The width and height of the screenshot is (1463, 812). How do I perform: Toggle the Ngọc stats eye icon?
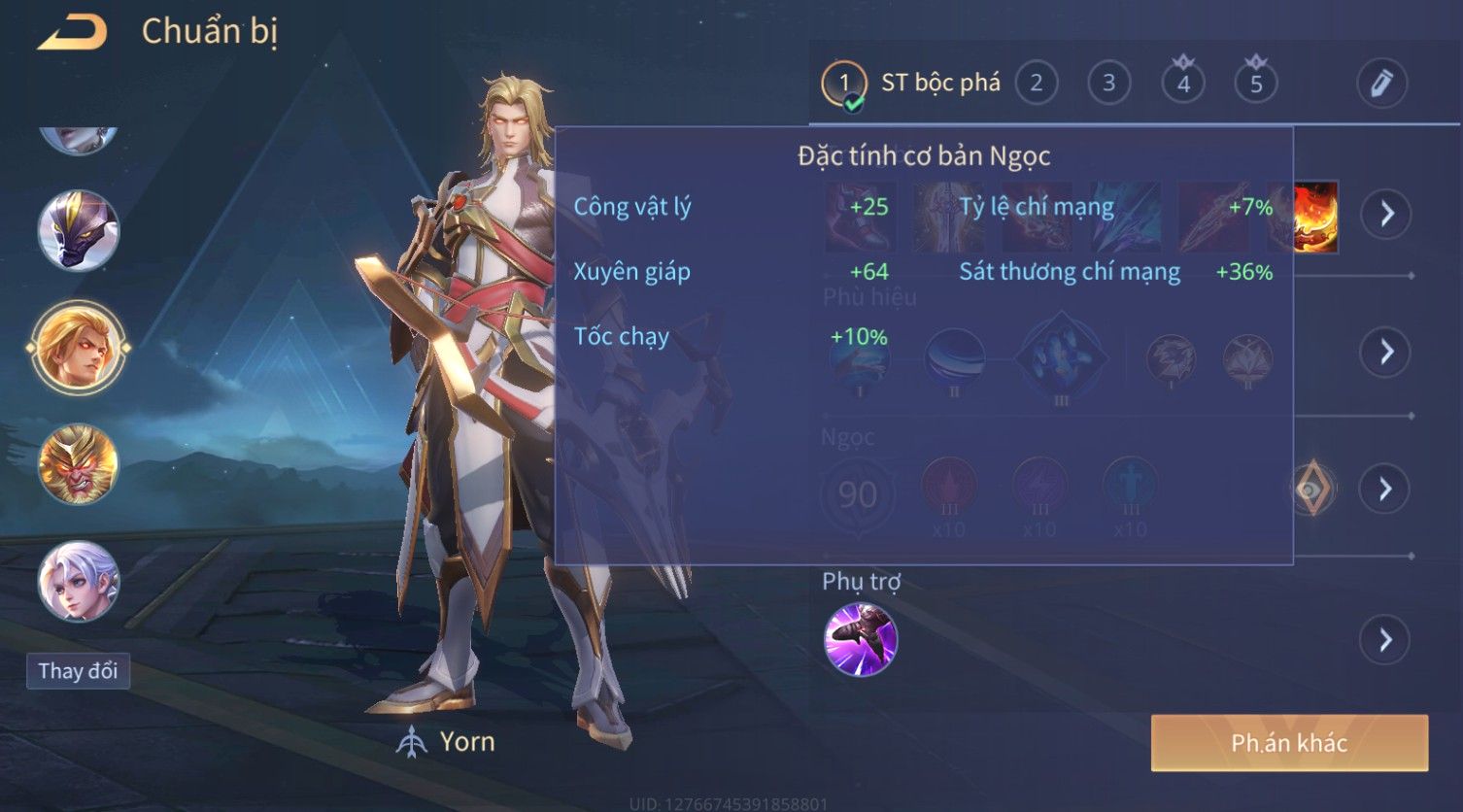[1311, 489]
